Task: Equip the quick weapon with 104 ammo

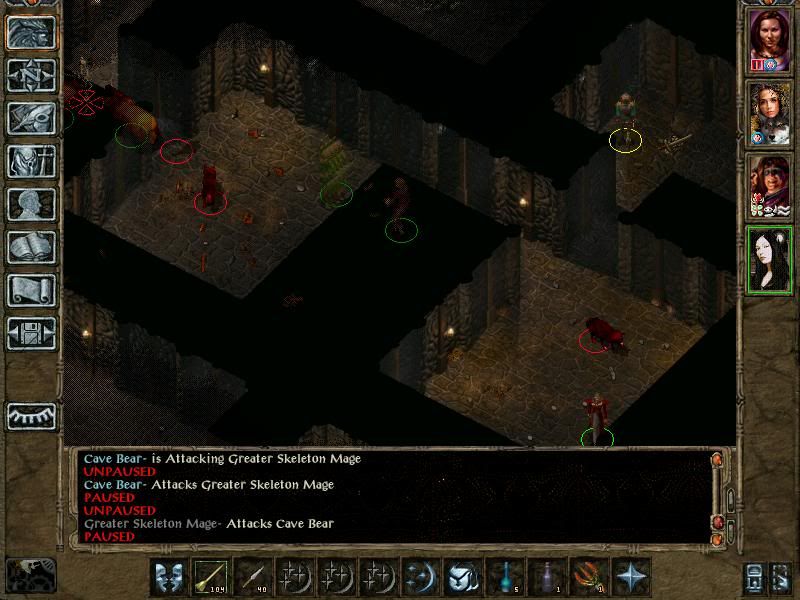Action: pos(211,577)
